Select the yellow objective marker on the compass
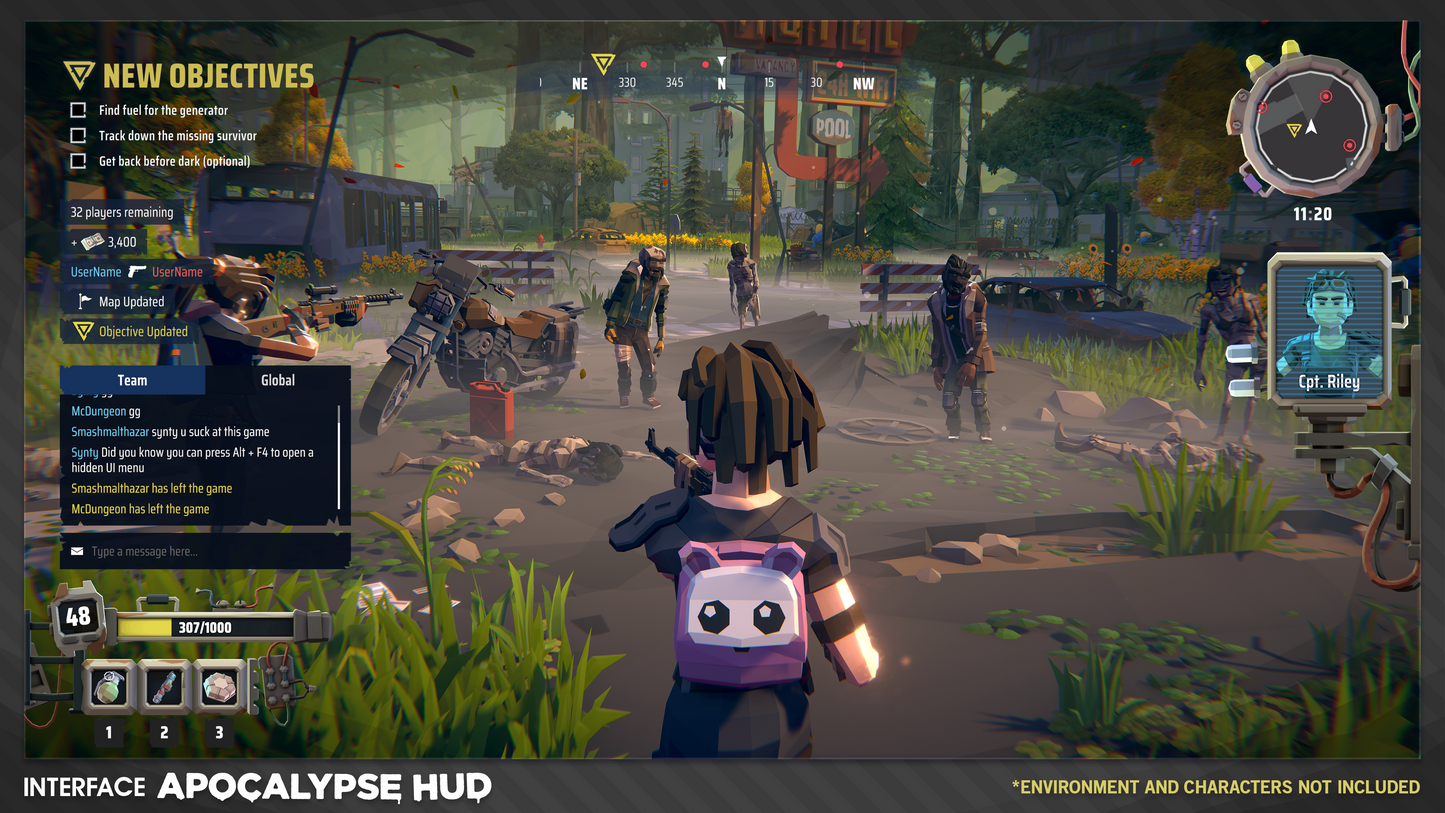This screenshot has height=813, width=1445. click(602, 64)
